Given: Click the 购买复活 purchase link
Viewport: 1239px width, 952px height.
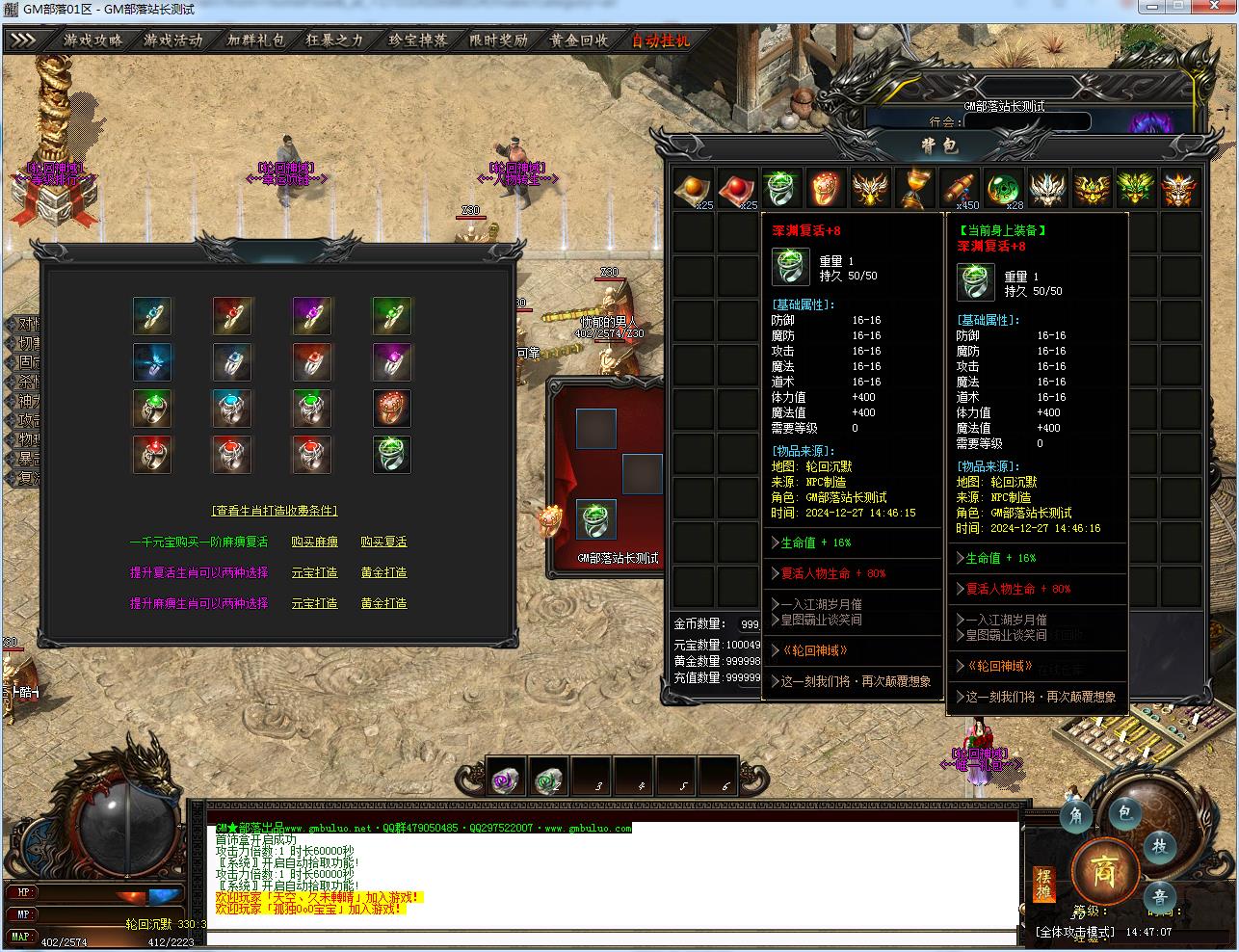Looking at the screenshot, I should [x=383, y=542].
